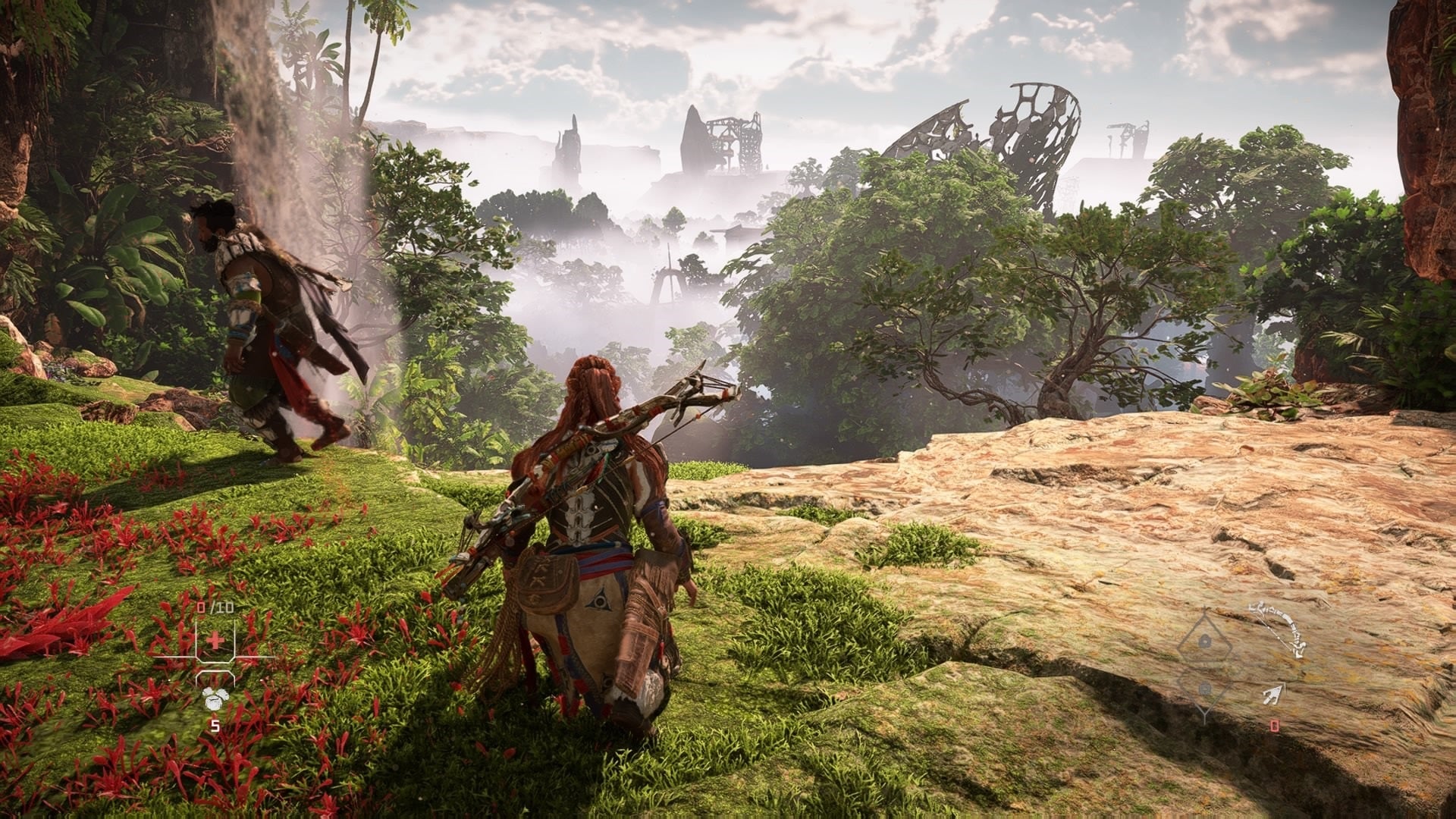Screen dimensions: 1456x819
Task: Click the lock icon in the upper weapon diamond
Action: [1206, 641]
